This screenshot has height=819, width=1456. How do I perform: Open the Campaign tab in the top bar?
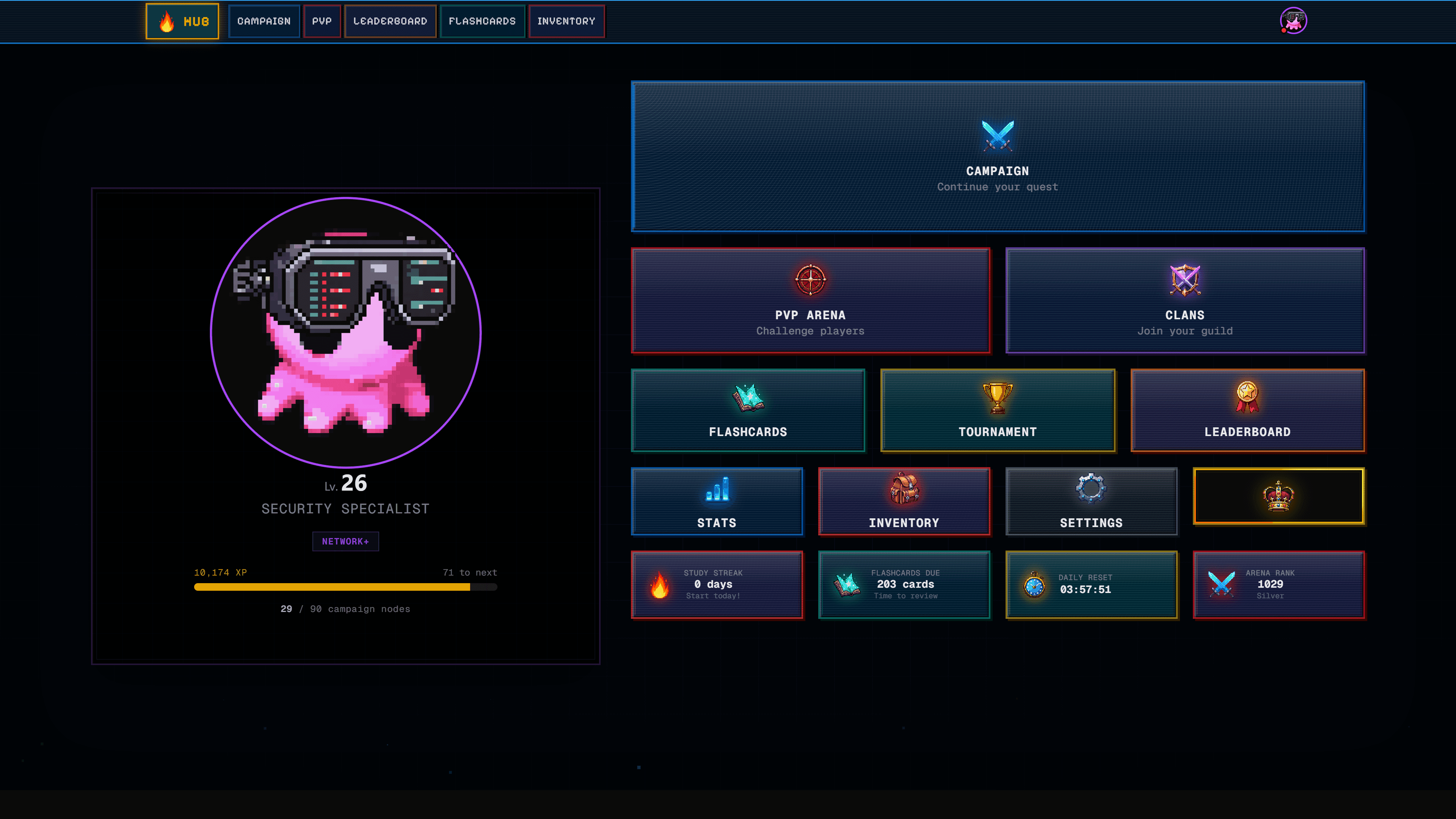tap(264, 22)
